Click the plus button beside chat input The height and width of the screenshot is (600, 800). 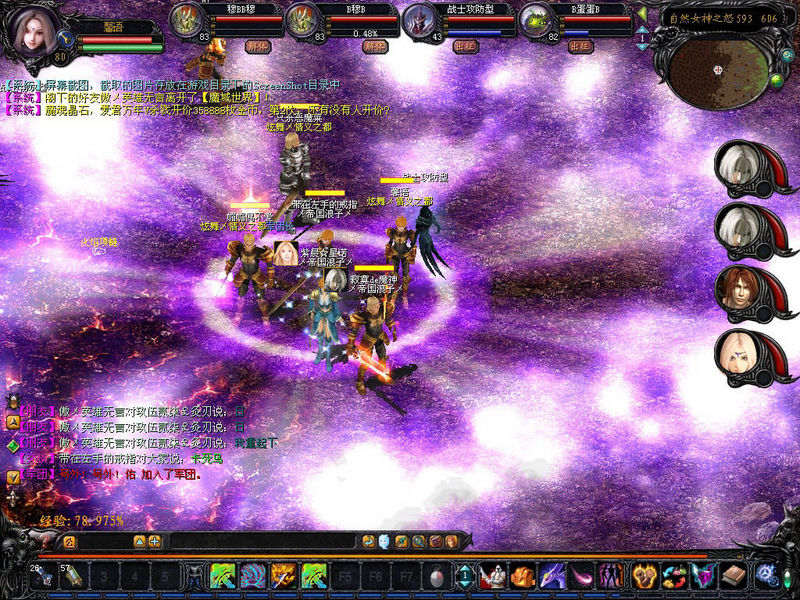[155, 541]
